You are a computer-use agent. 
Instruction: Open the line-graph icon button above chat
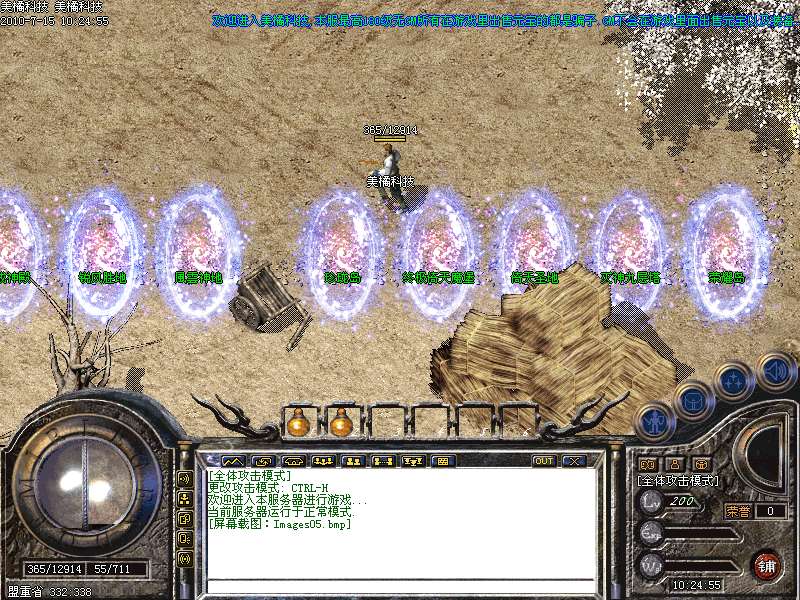[x=233, y=461]
